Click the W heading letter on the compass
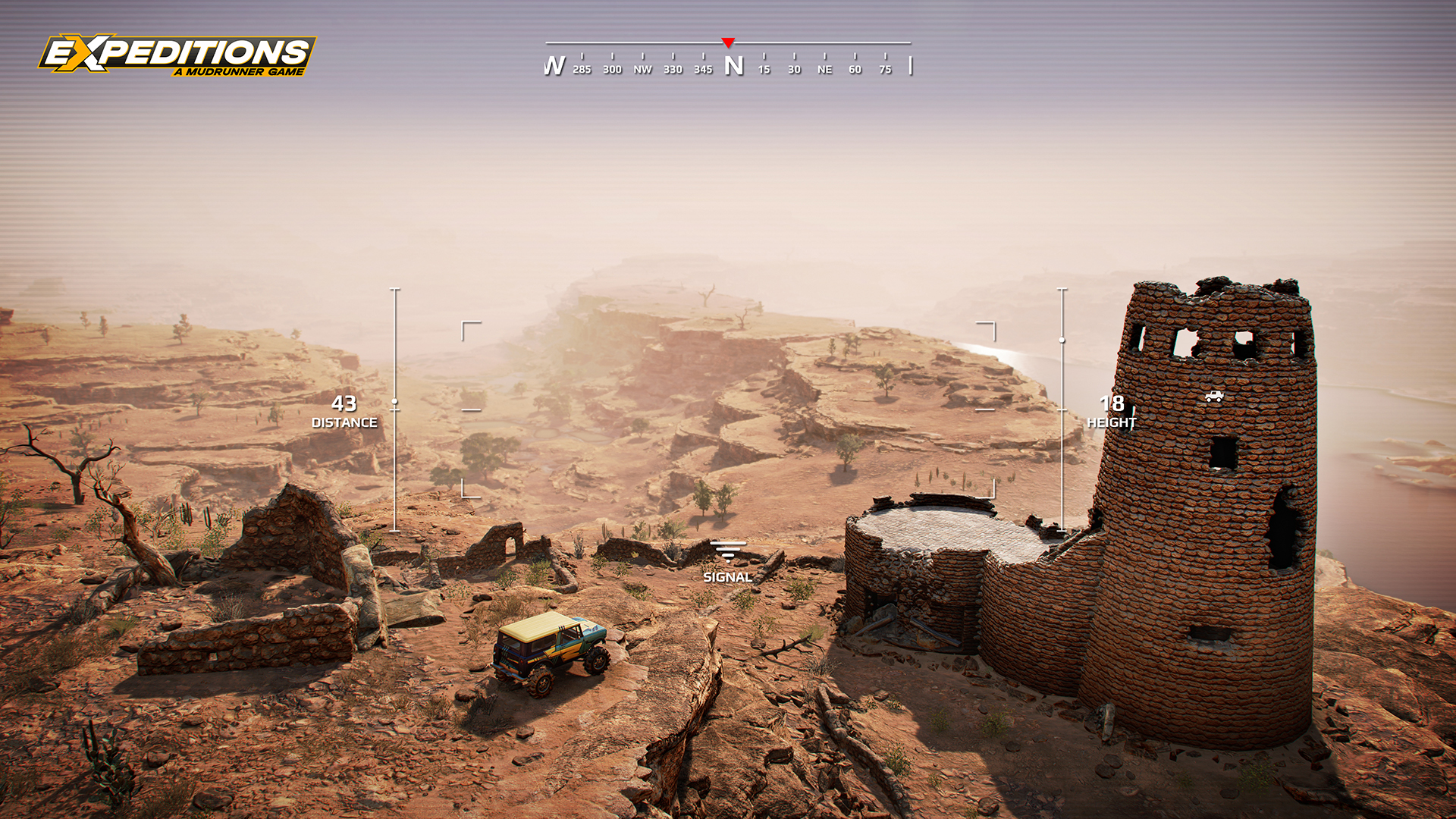Screen dimensions: 1456x819 (x=554, y=65)
